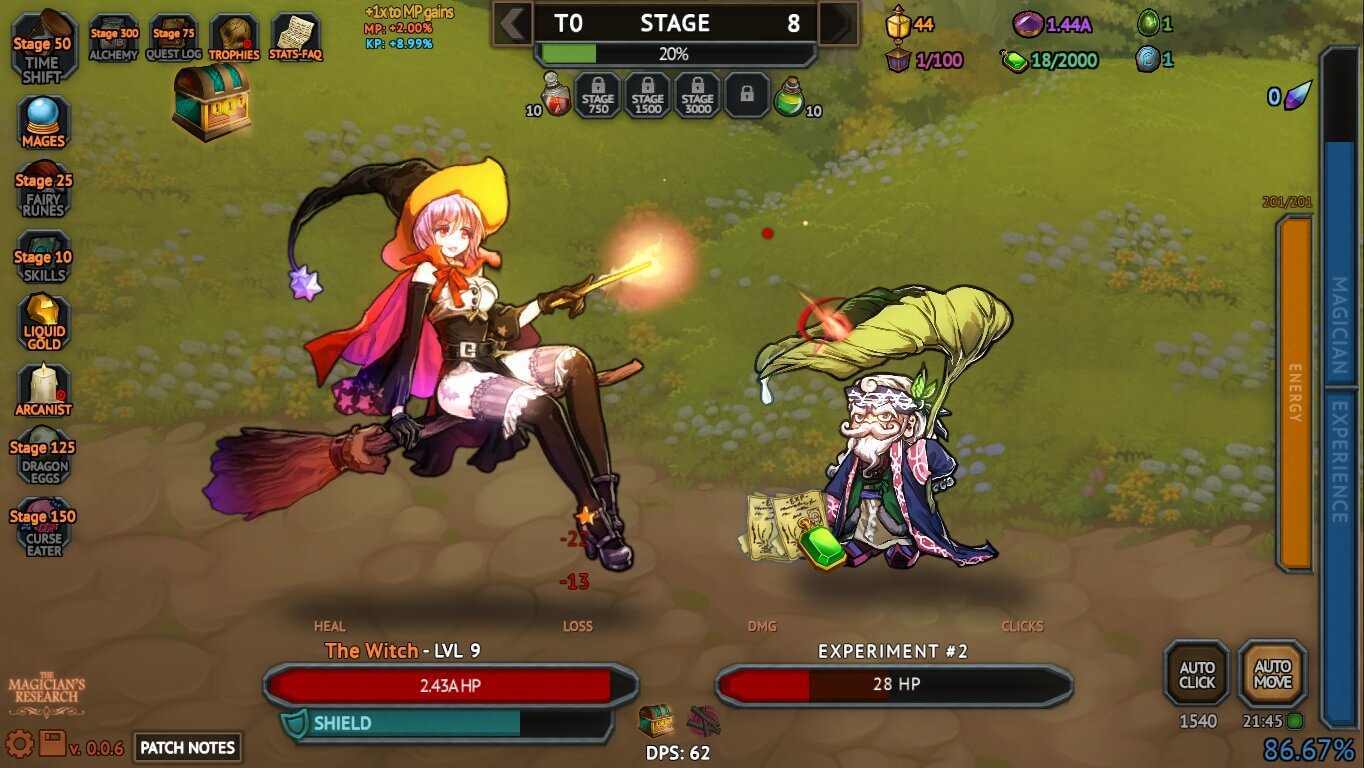Open the Liquid Gold menu
Viewport: 1364px width, 768px height.
click(x=43, y=323)
